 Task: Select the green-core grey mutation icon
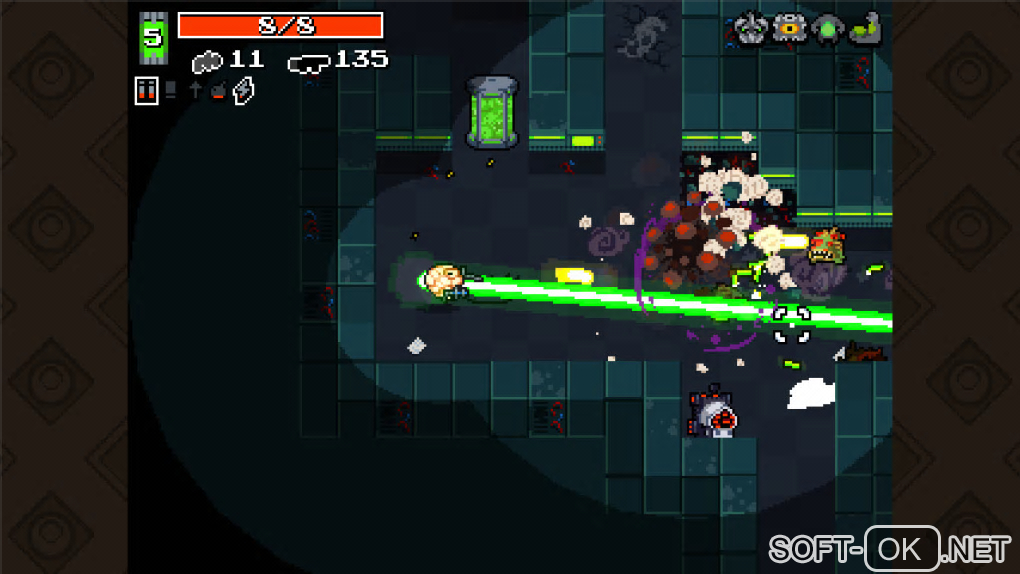point(828,28)
